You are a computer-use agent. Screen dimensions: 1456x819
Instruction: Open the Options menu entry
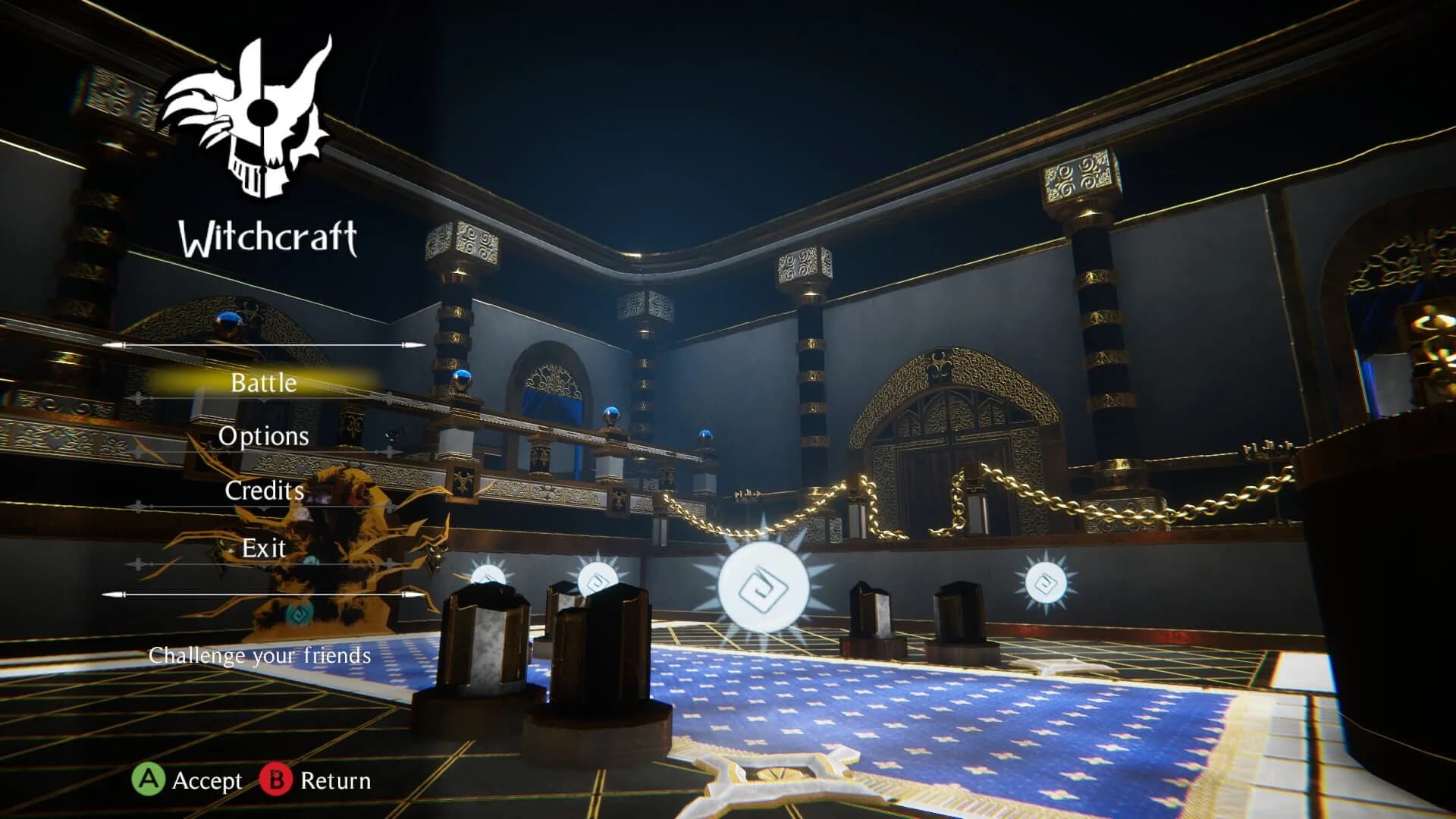click(263, 437)
